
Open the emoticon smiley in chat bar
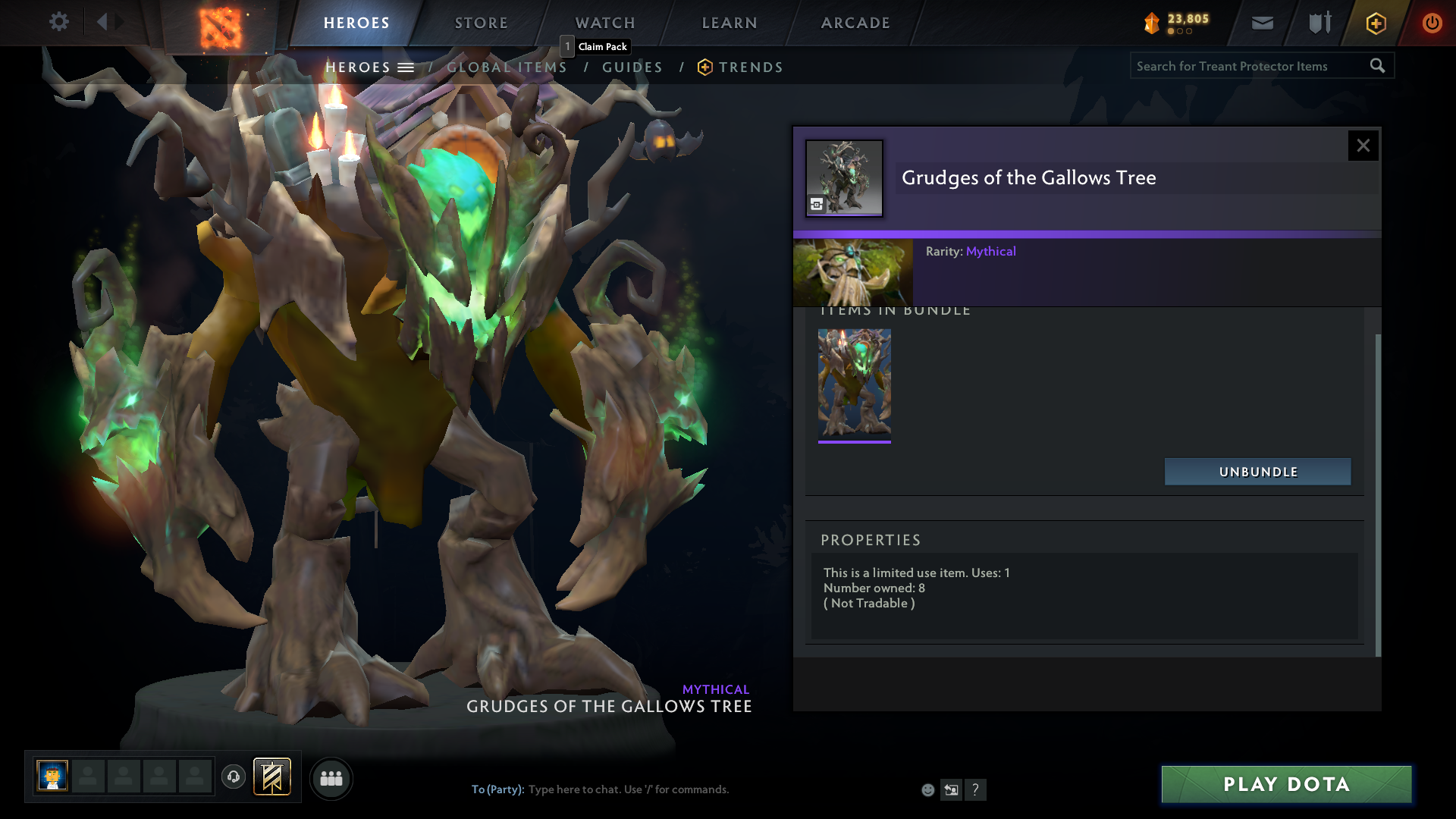pos(927,789)
